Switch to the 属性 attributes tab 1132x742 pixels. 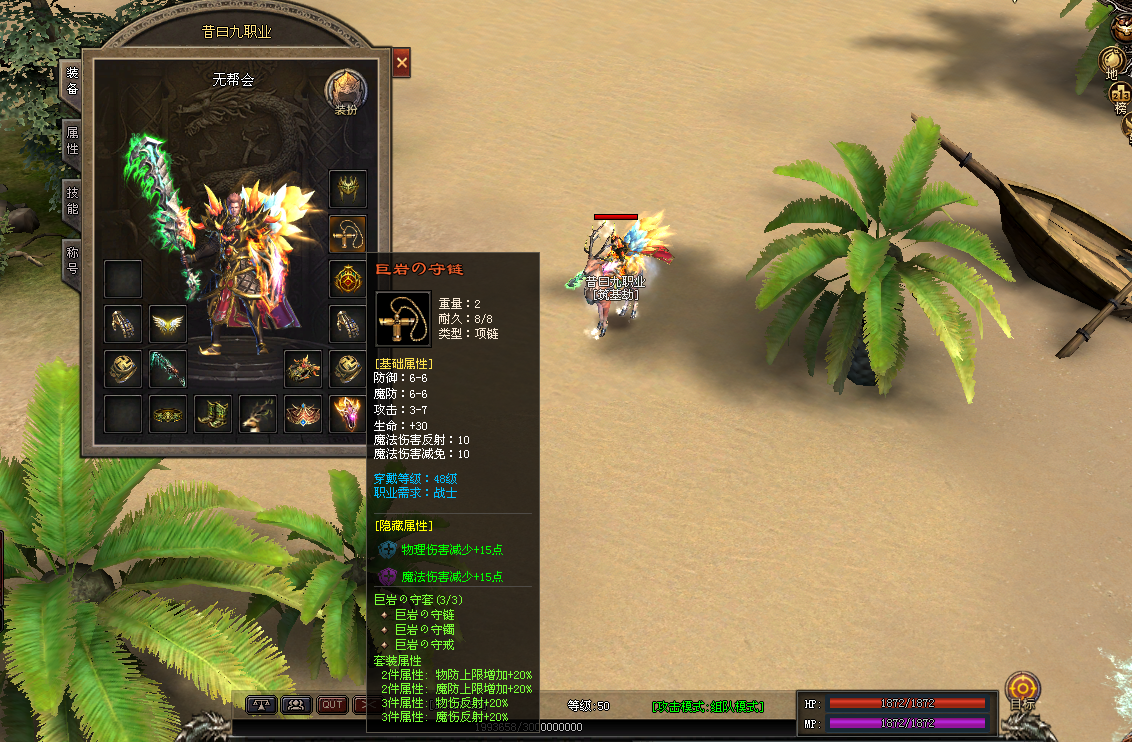[x=72, y=141]
